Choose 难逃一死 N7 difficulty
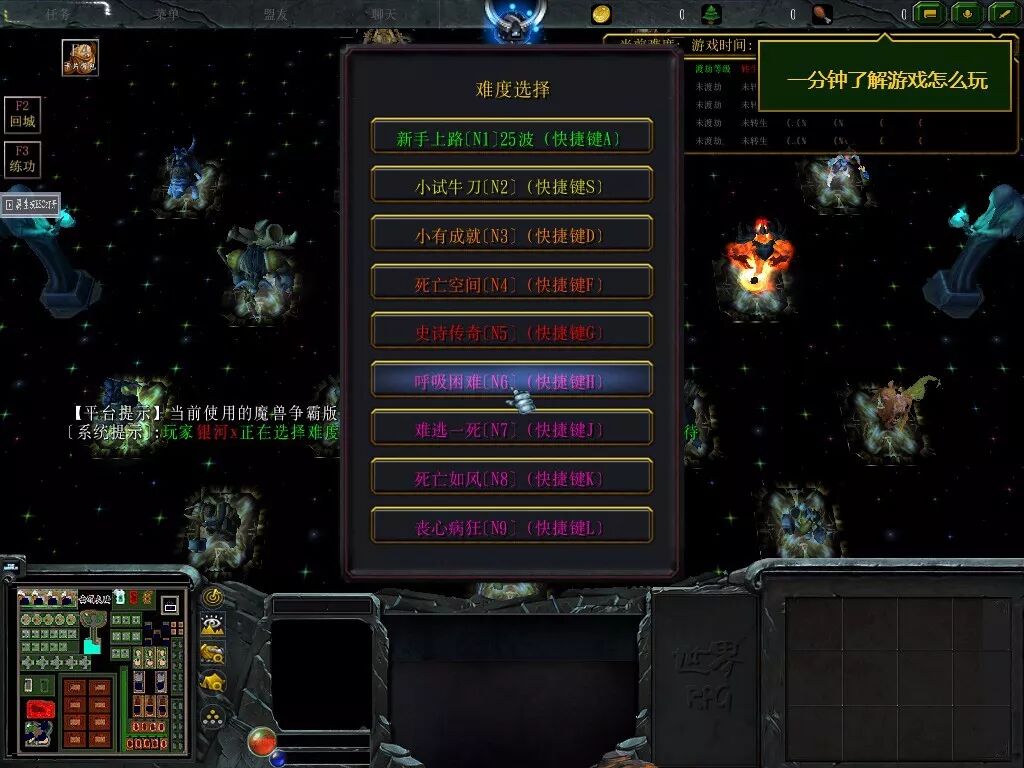Image resolution: width=1024 pixels, height=768 pixels. (511, 429)
